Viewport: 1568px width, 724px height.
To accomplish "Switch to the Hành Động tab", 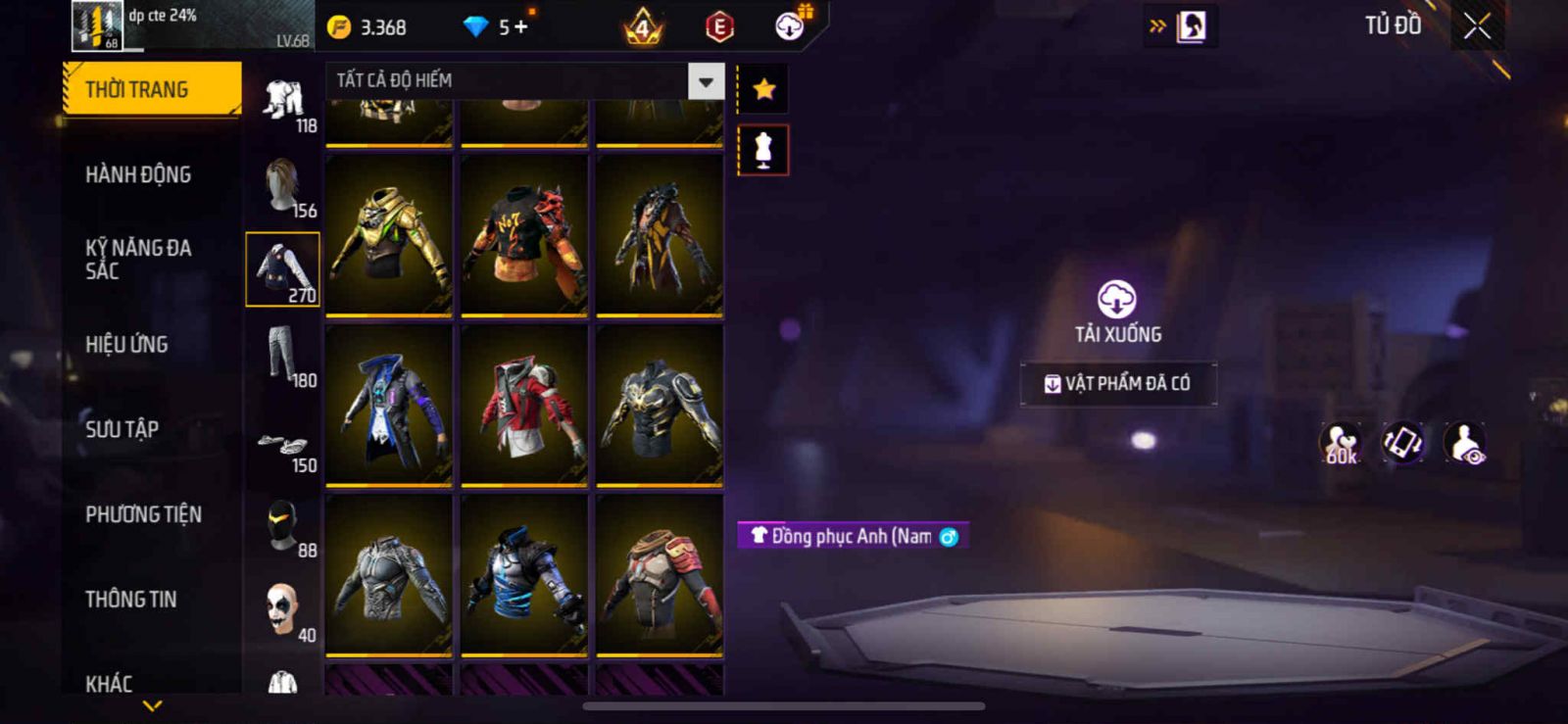I will (x=138, y=174).
